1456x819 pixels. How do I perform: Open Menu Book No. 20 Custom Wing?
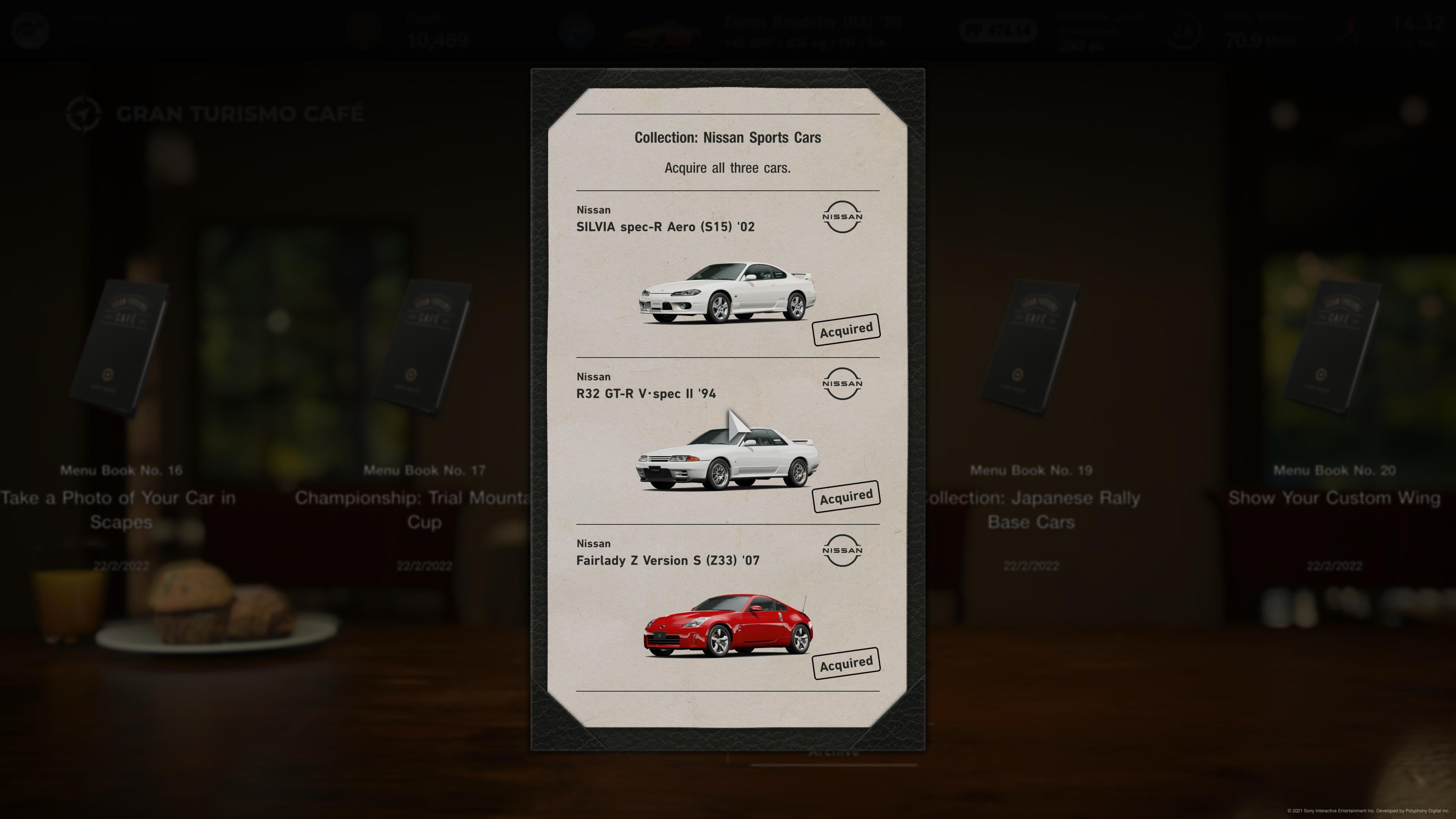[1334, 350]
